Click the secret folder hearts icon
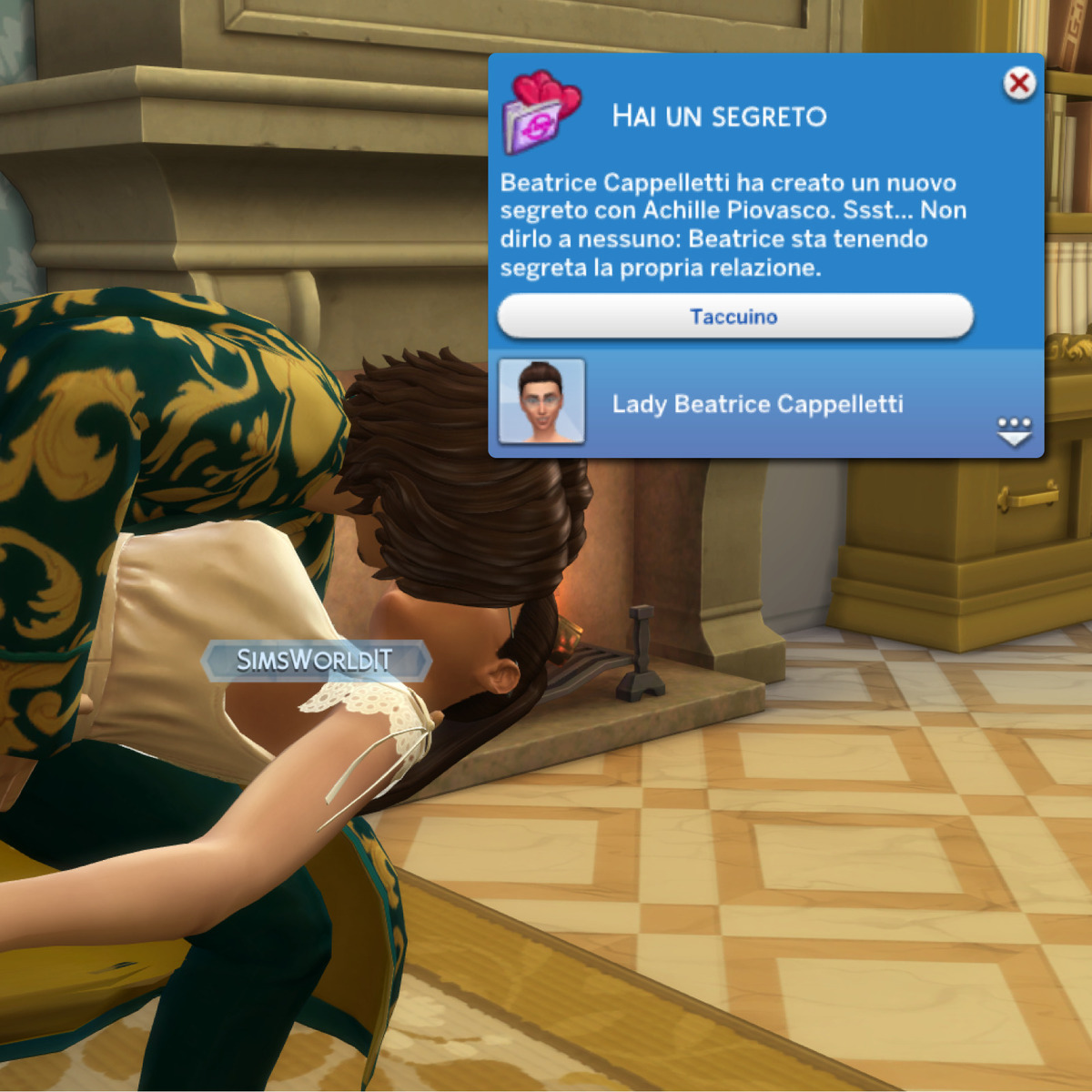1092x1092 pixels. [x=541, y=113]
